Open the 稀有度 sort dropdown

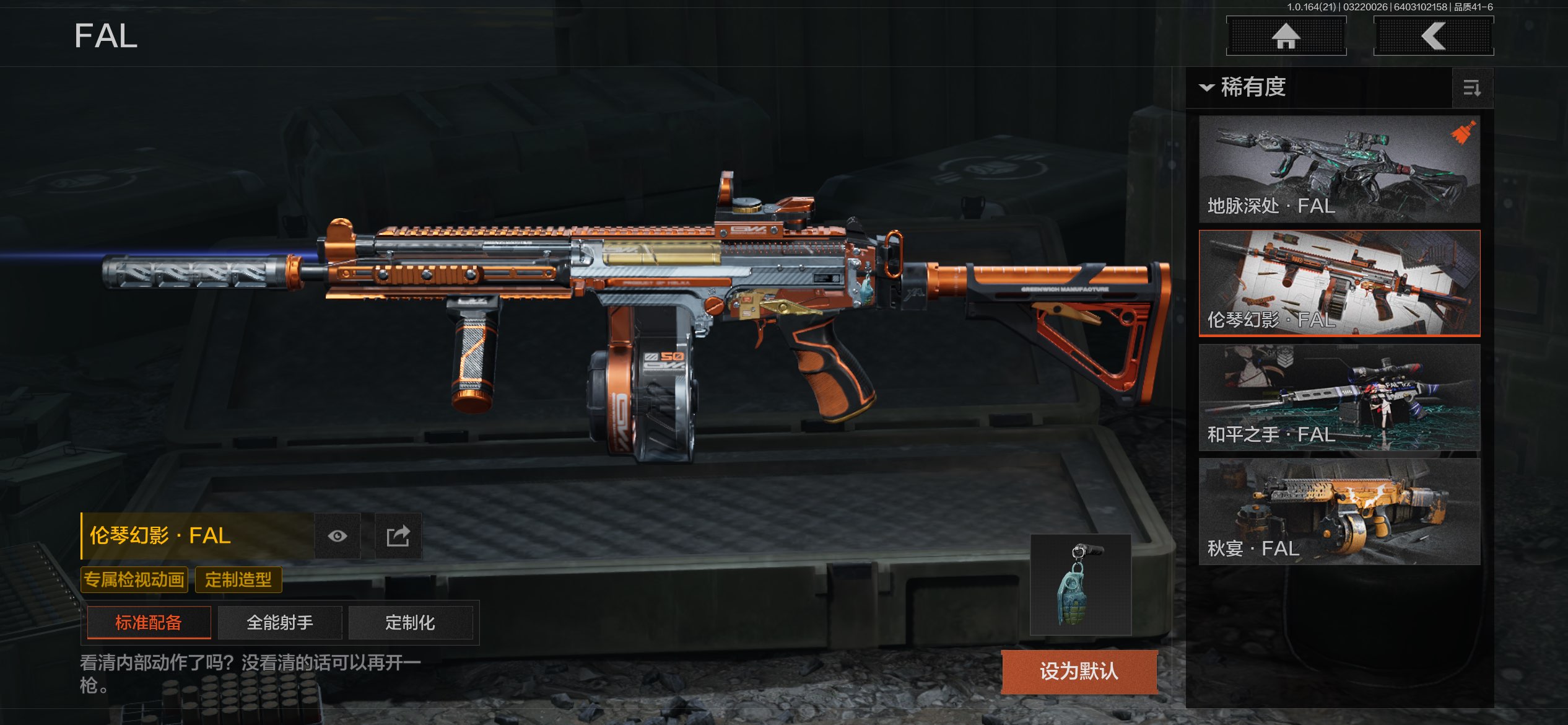tap(1245, 87)
